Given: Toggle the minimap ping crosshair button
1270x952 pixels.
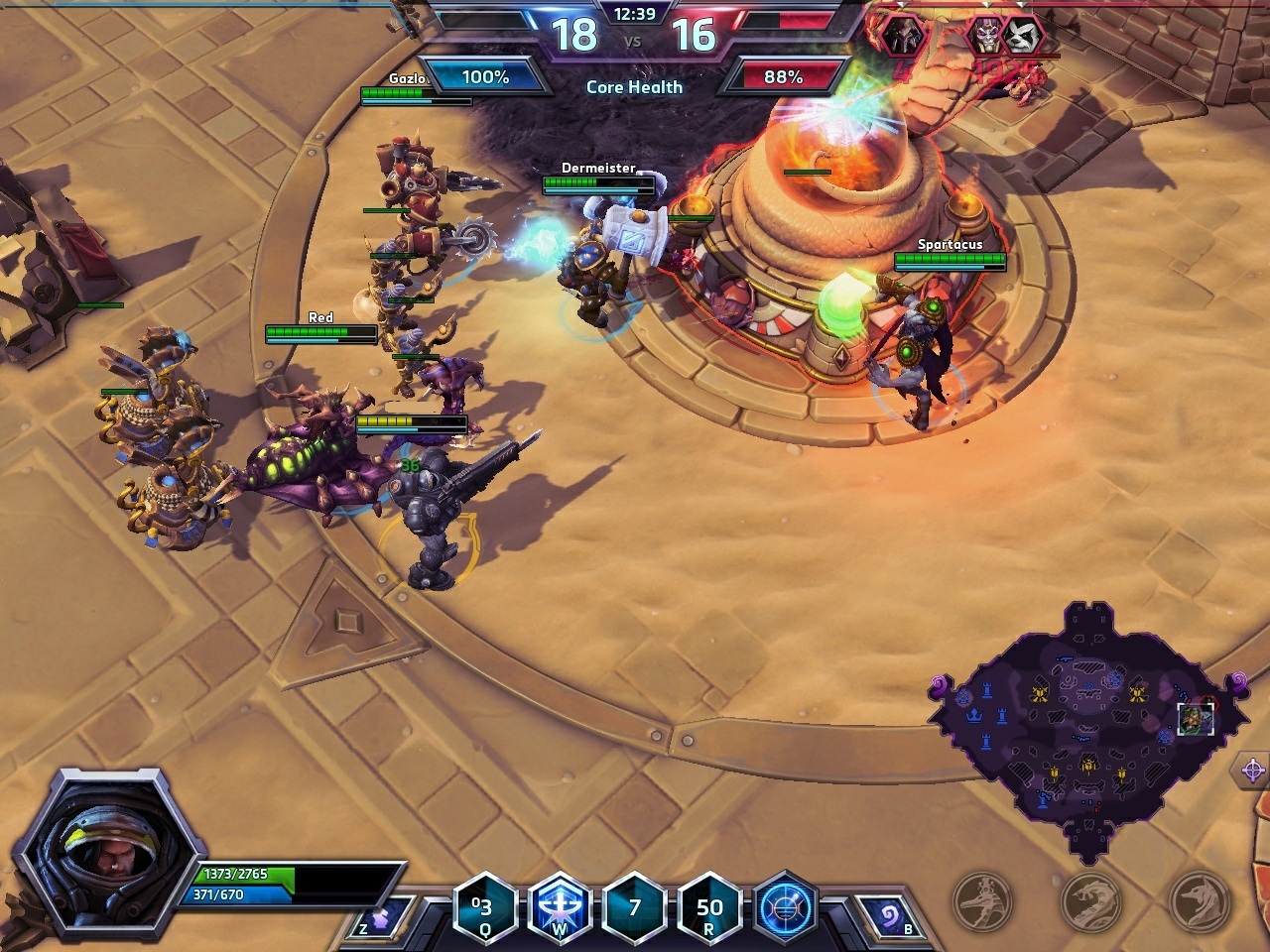Looking at the screenshot, I should 1251,770.
